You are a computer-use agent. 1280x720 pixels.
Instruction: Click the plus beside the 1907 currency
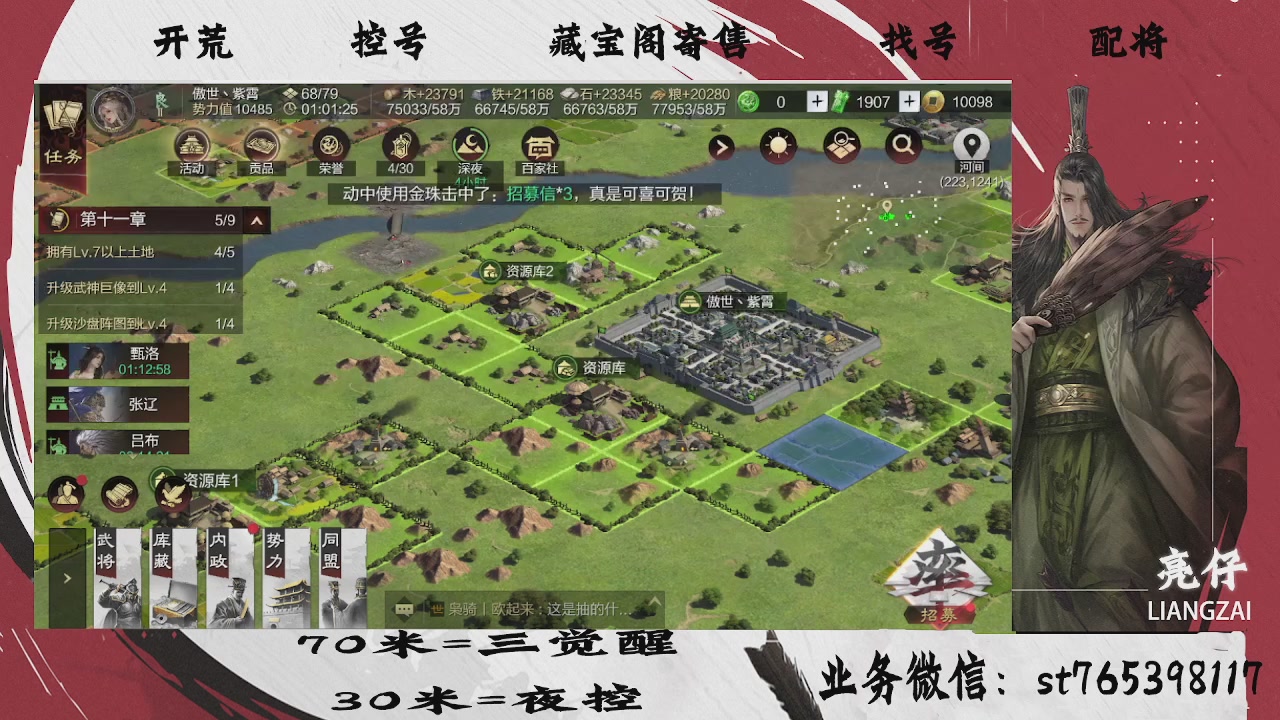click(x=908, y=101)
